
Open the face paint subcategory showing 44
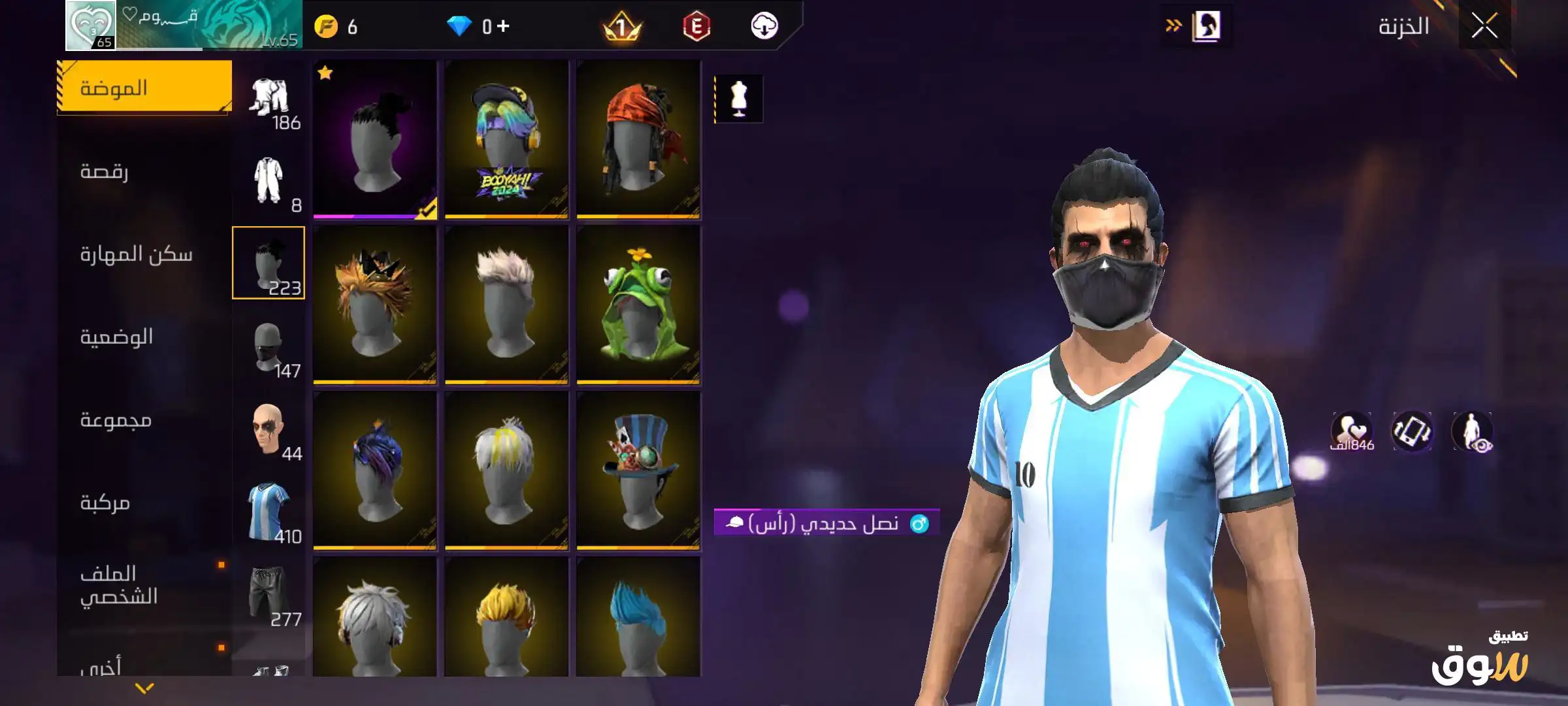tap(269, 432)
